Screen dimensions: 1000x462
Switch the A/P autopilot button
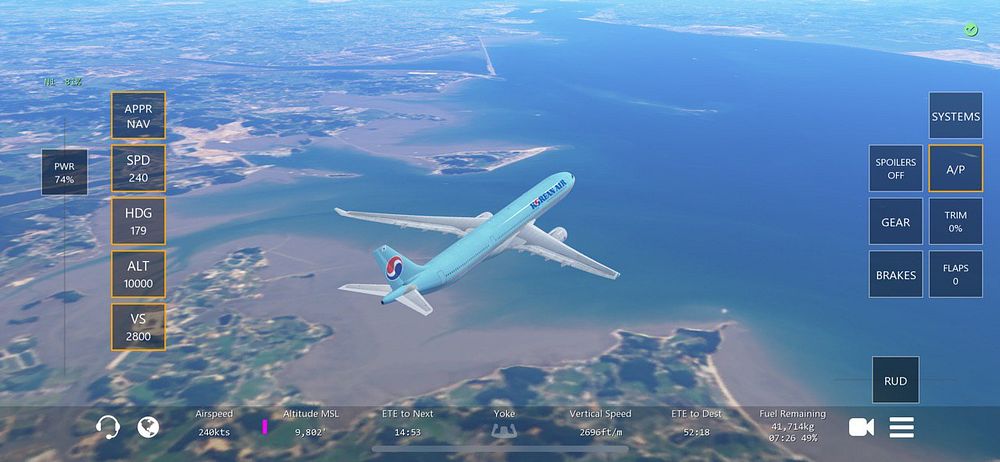(x=955, y=169)
